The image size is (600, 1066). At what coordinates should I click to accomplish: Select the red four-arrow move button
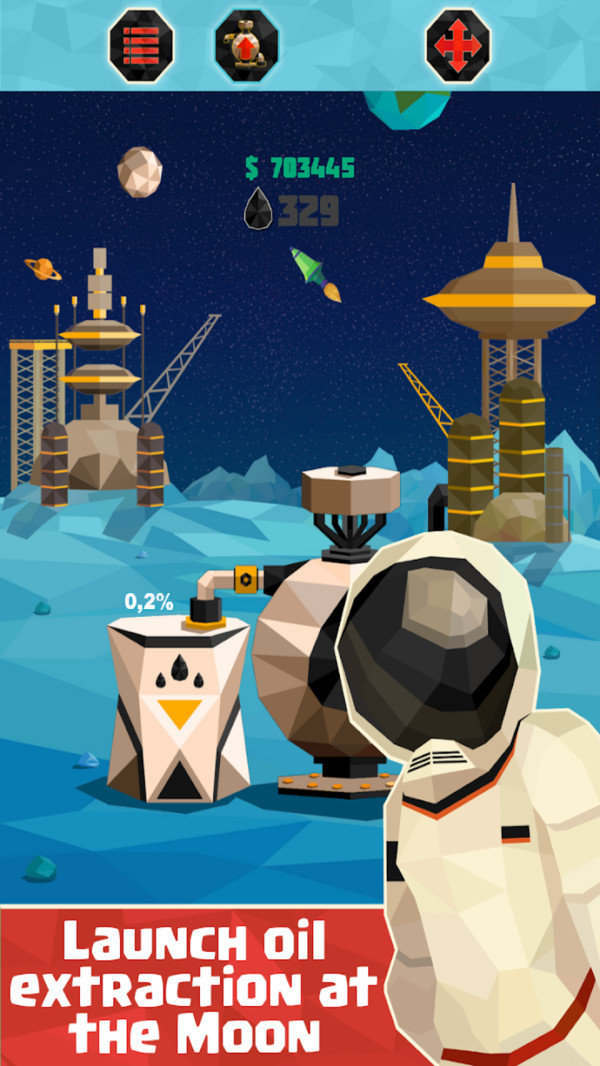458,45
